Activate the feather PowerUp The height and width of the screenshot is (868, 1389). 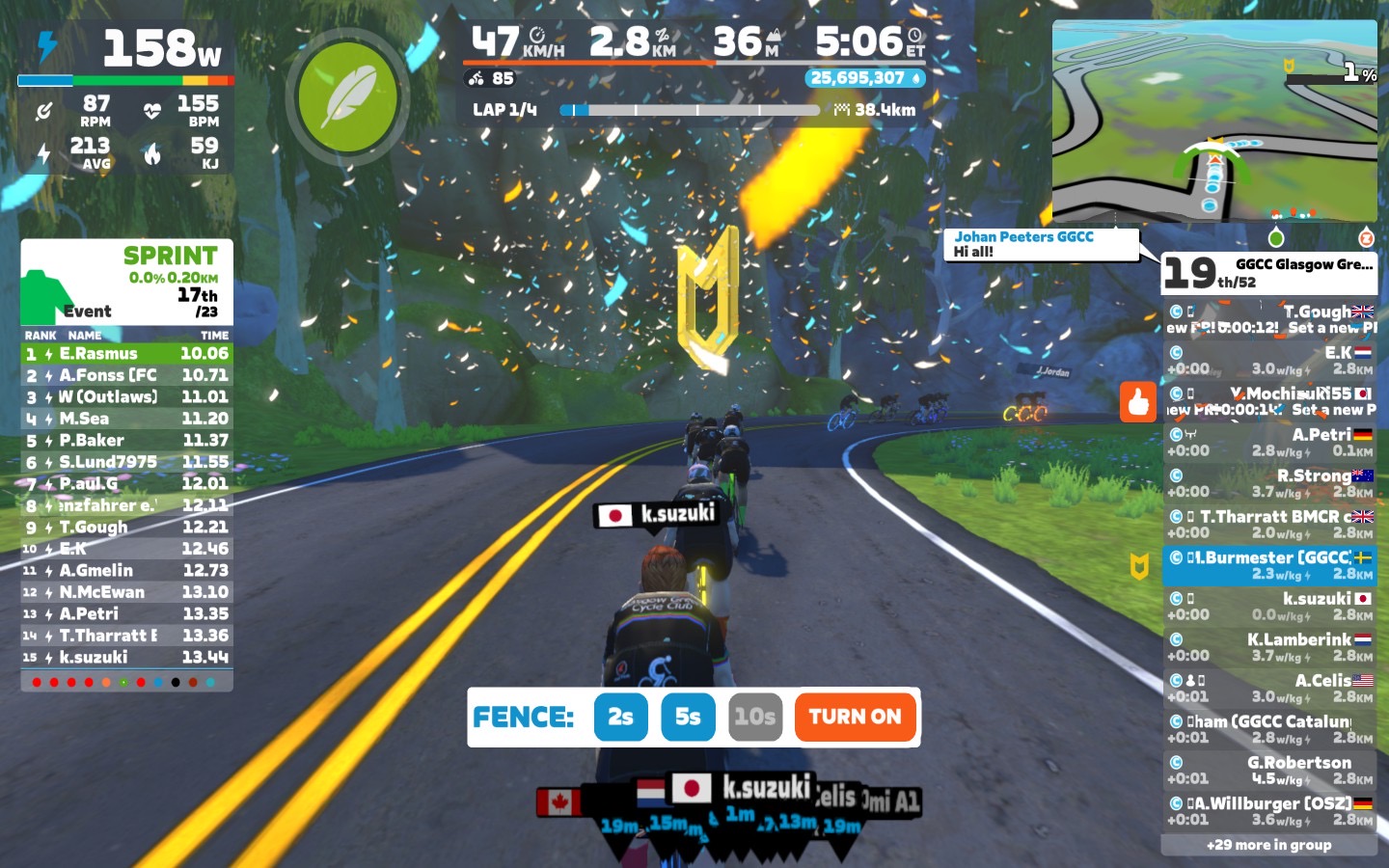347,97
